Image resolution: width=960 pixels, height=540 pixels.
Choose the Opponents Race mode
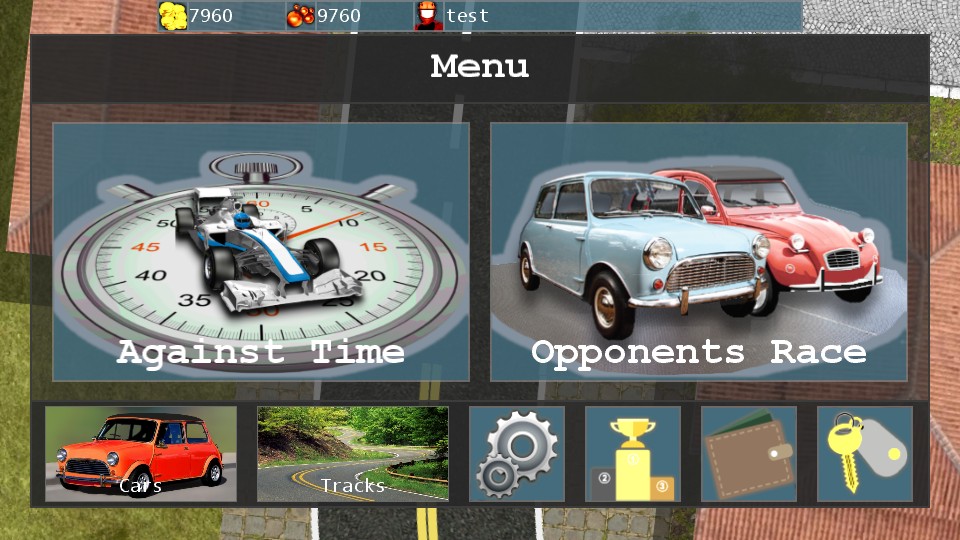699,252
